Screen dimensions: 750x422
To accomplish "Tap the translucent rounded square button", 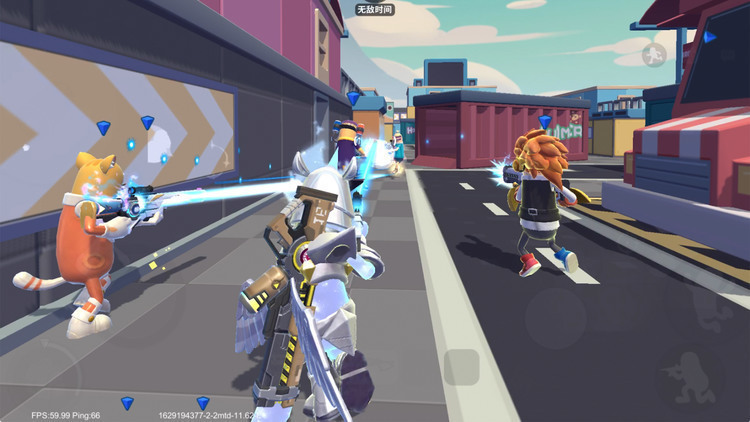I will 461,367.
